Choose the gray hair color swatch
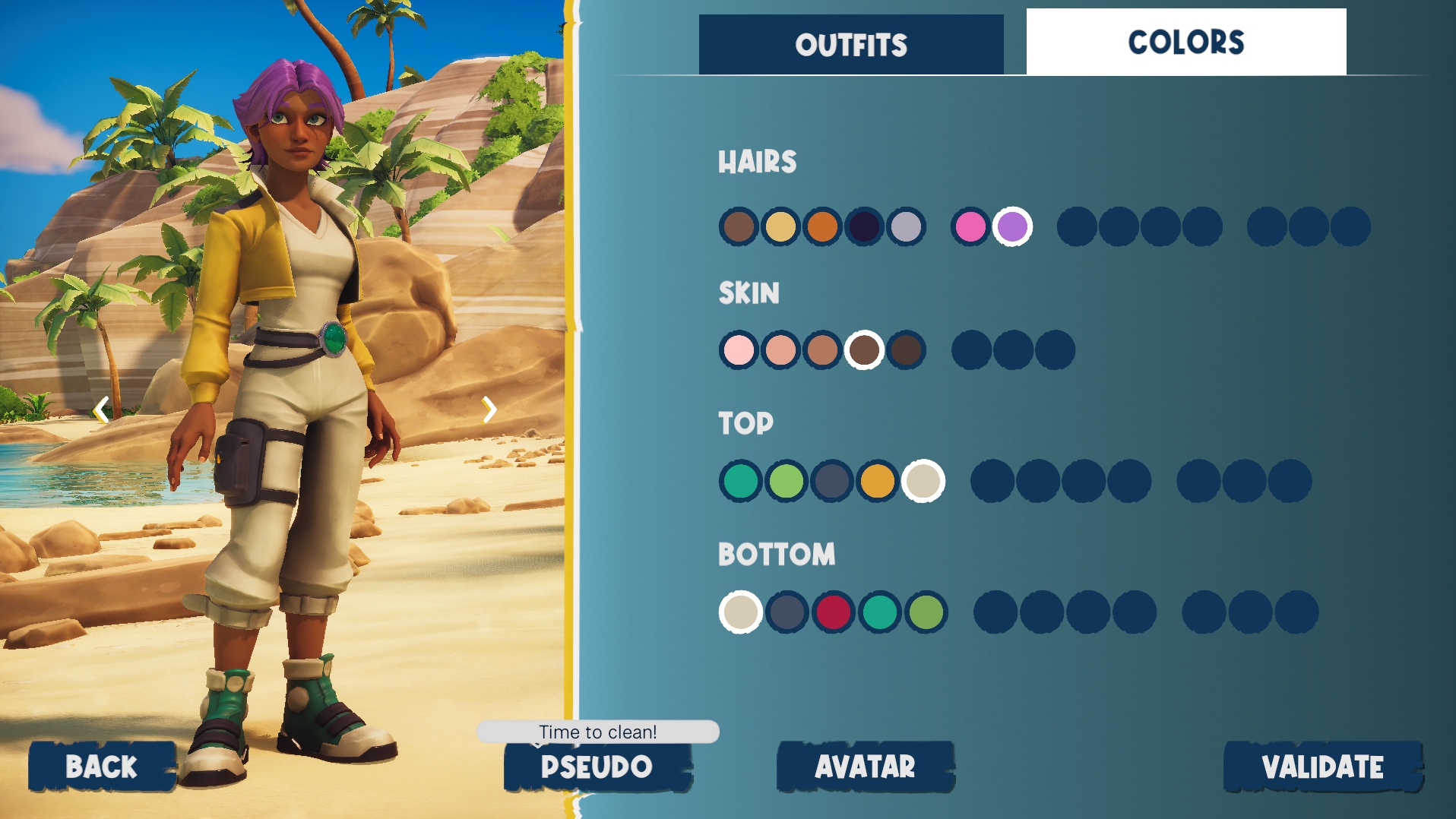 point(906,226)
